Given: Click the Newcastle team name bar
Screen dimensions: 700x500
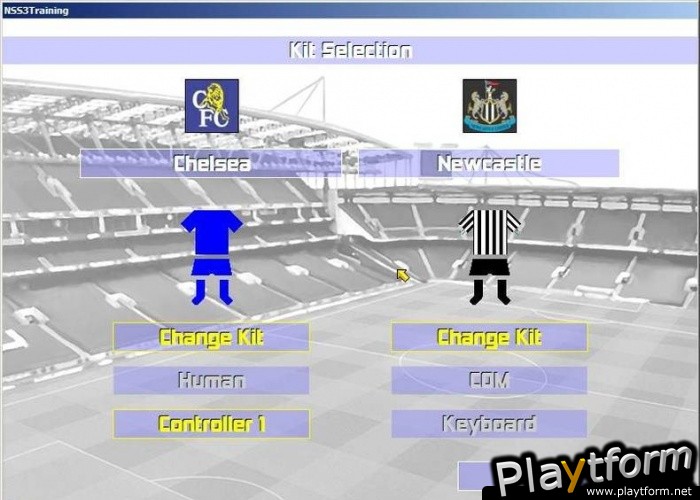Looking at the screenshot, I should pyautogui.click(x=489, y=163).
